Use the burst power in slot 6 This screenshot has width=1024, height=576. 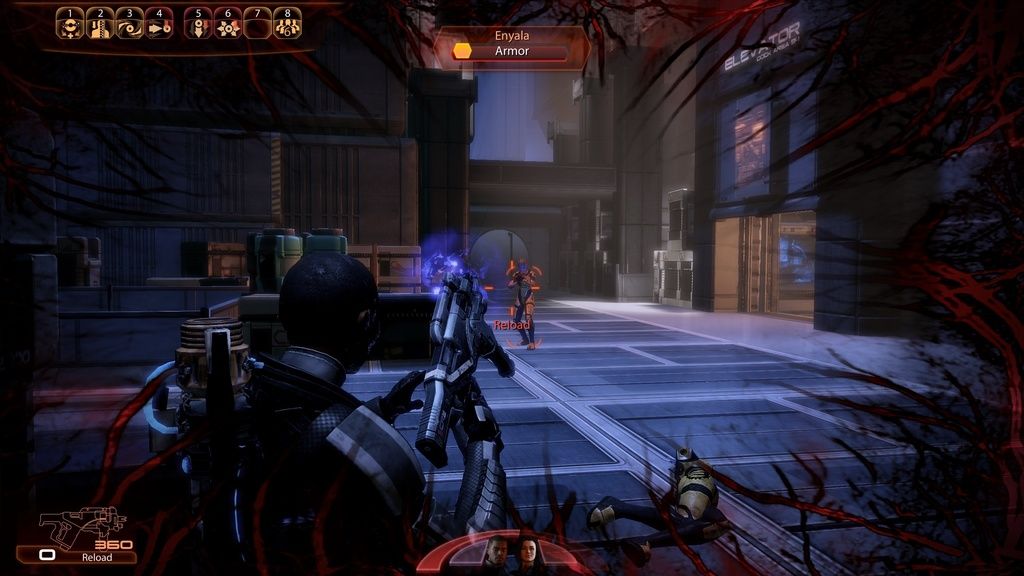pyautogui.click(x=228, y=24)
